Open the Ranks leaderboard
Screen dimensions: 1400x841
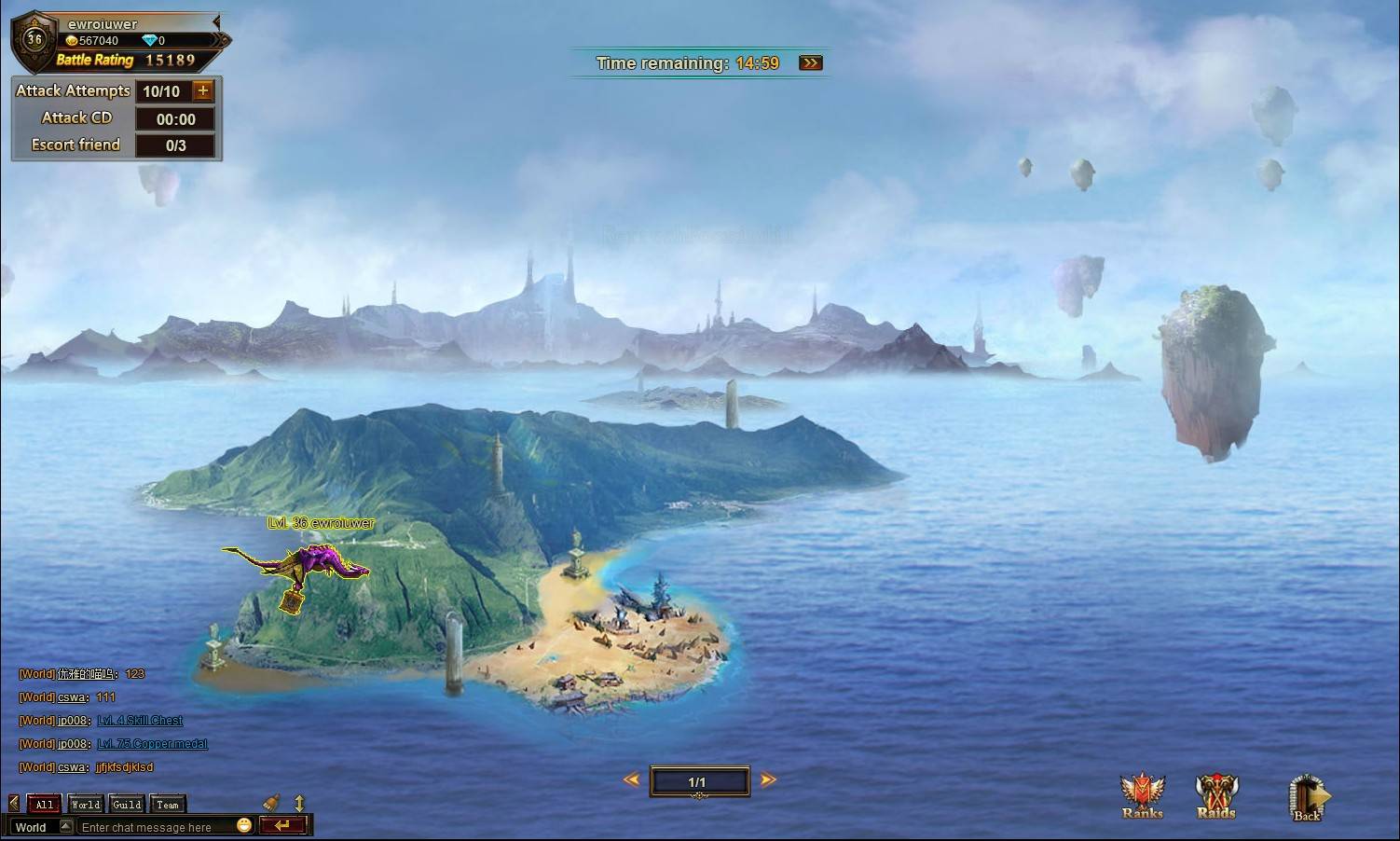coord(1142,797)
